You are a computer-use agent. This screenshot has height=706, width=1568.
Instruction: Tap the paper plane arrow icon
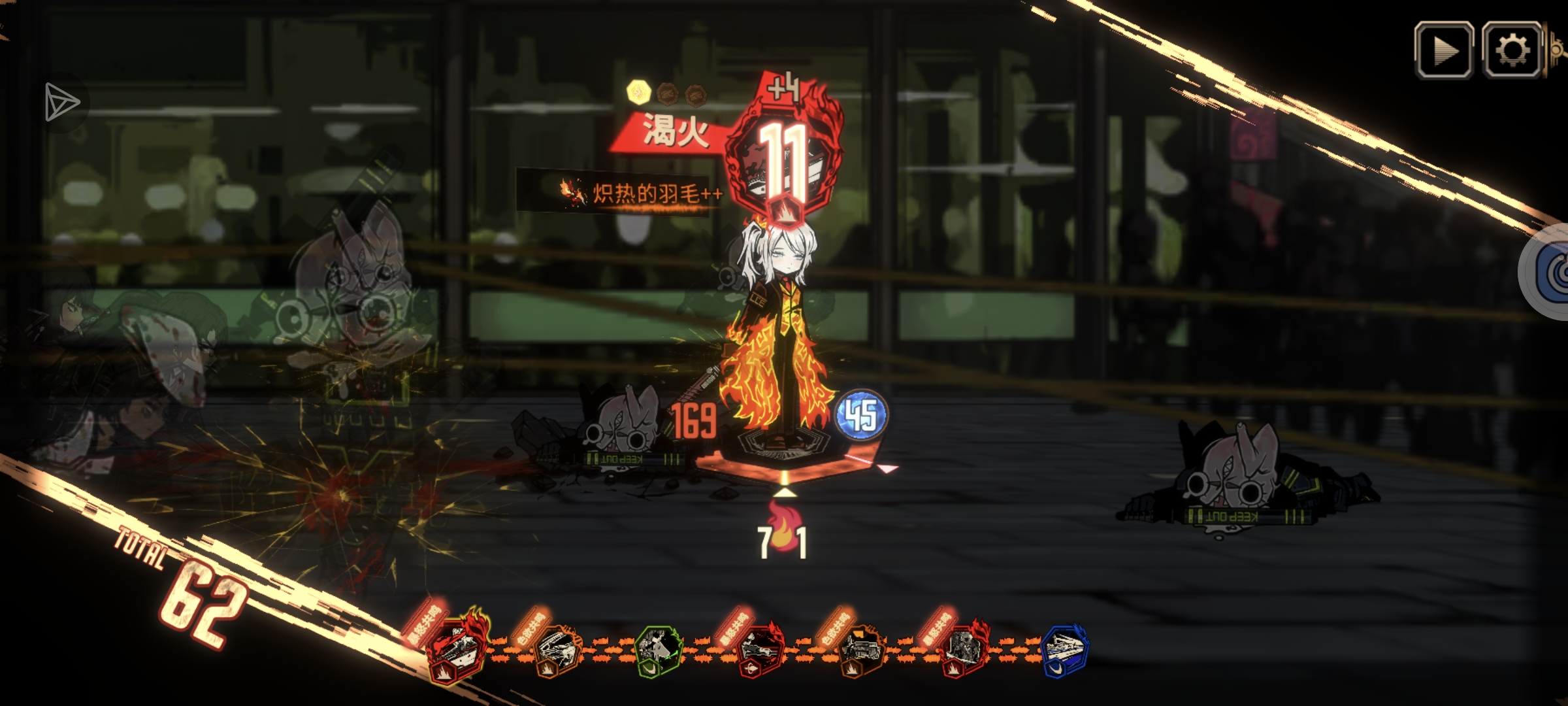pos(61,103)
